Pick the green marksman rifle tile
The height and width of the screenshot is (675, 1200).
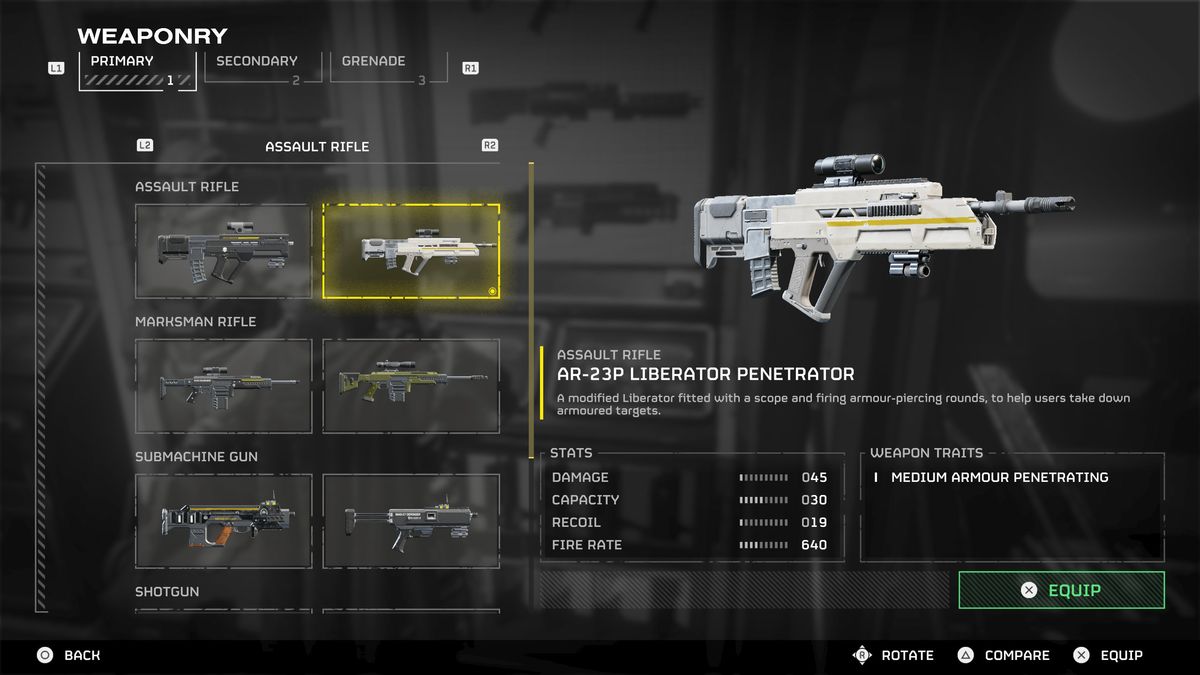pyautogui.click(x=411, y=386)
